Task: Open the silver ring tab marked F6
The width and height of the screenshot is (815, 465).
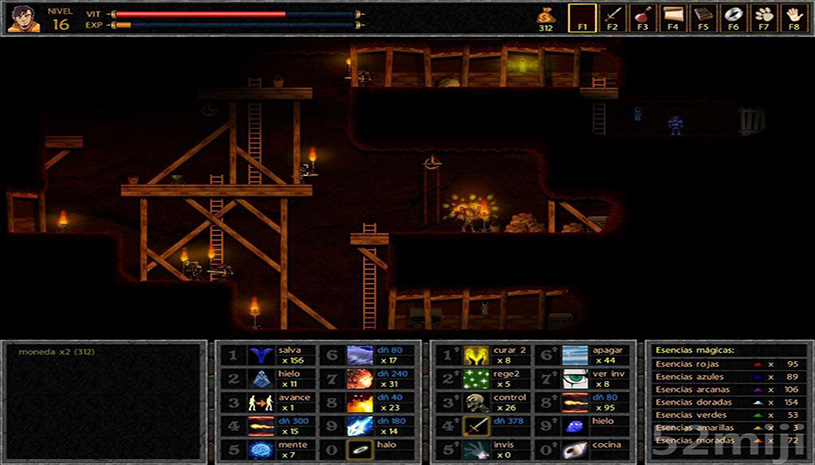Action: coord(734,18)
